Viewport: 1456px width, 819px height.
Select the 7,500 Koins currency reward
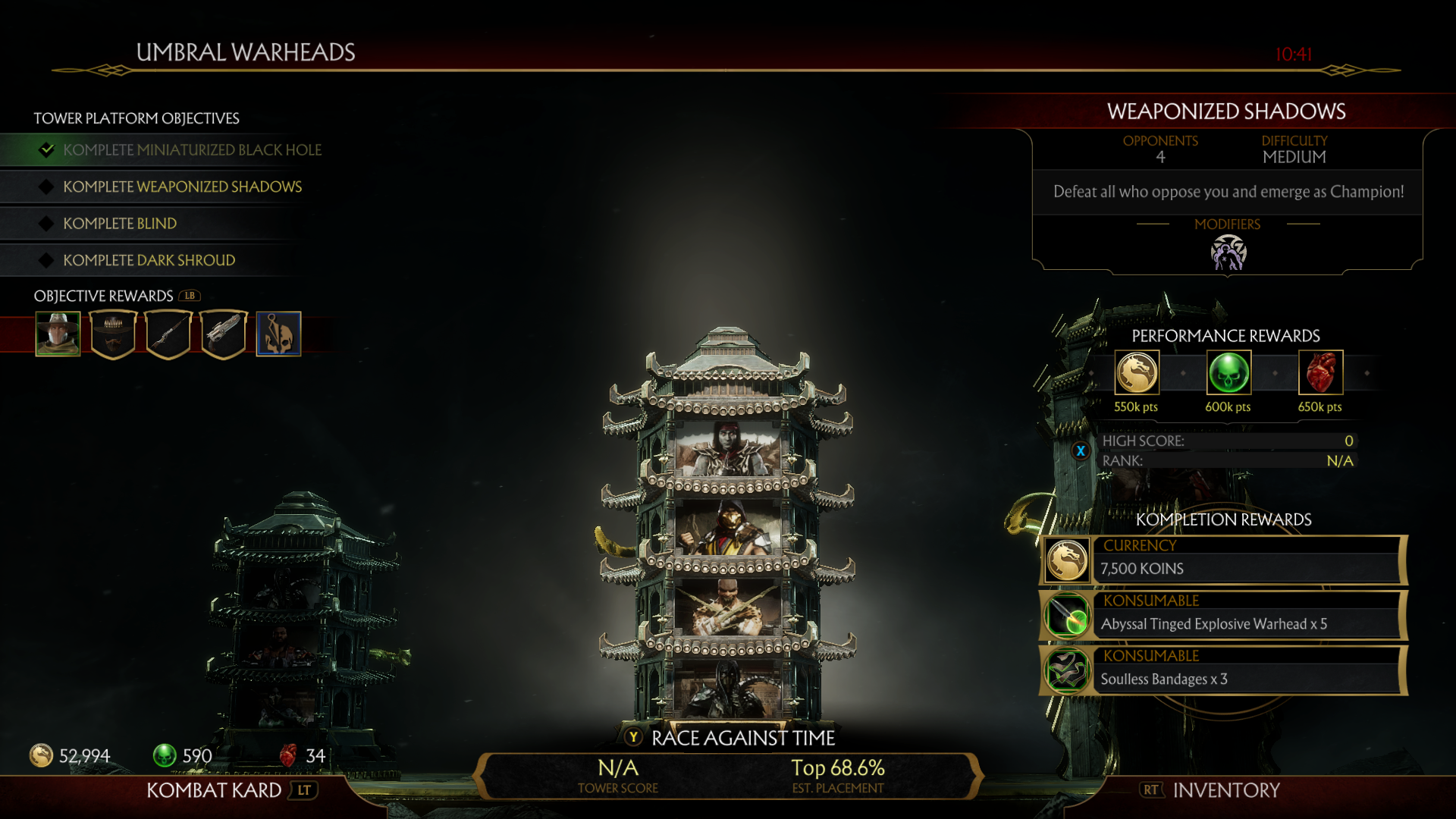[1224, 560]
